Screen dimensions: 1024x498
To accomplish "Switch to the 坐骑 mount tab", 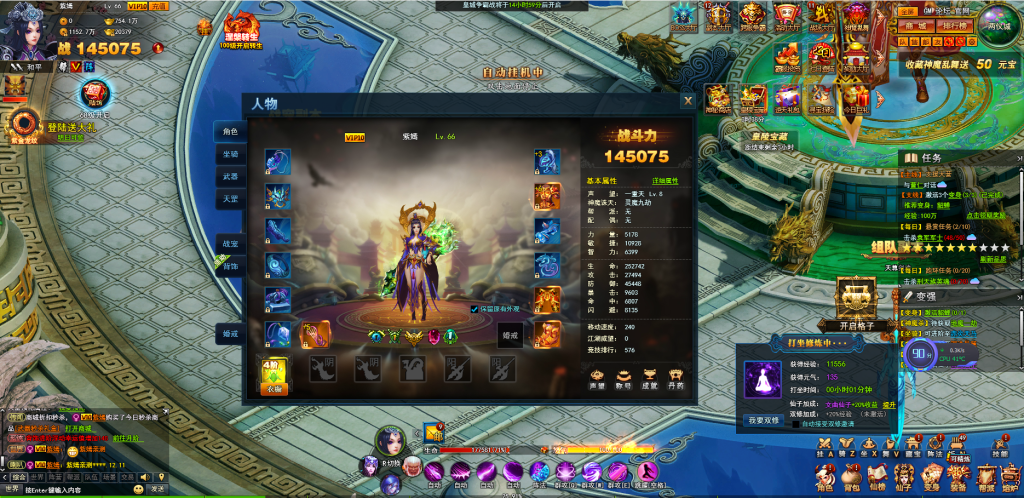I will 230,154.
